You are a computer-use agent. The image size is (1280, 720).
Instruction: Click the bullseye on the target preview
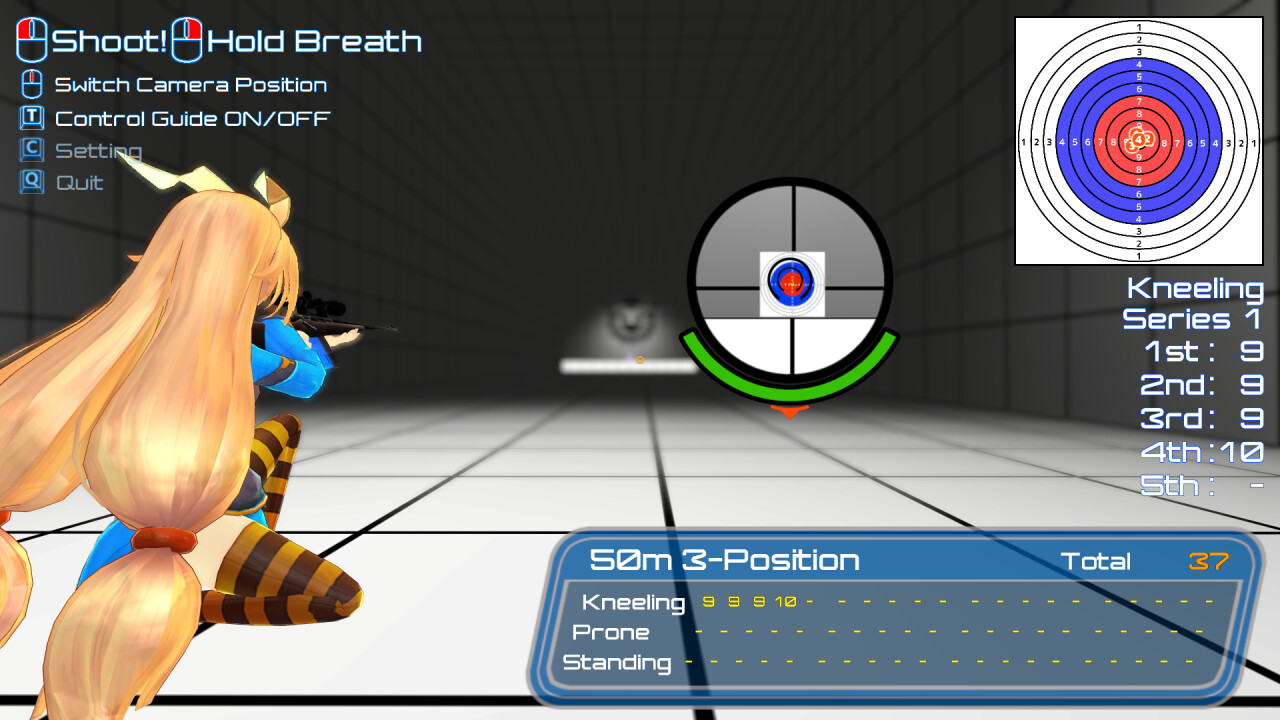1137,141
